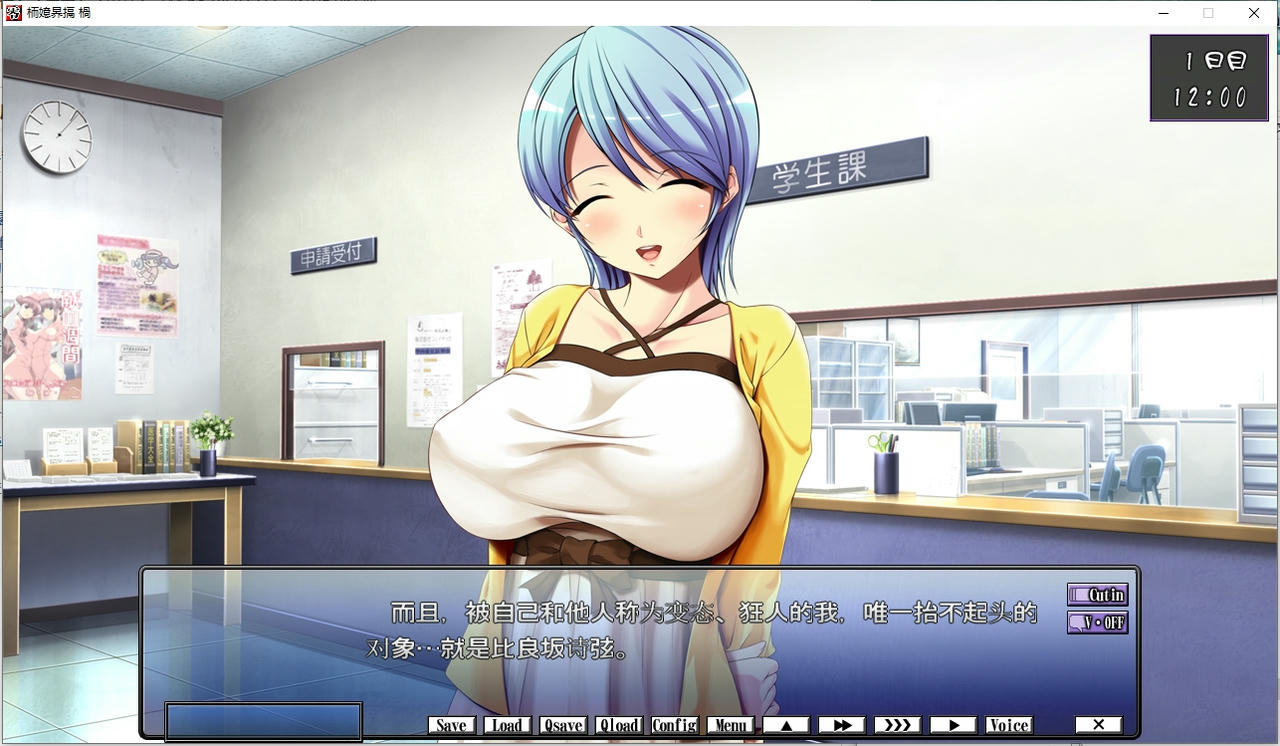Screen dimensions: 1280x746
Task: Open the Load menu
Action: pos(507,725)
